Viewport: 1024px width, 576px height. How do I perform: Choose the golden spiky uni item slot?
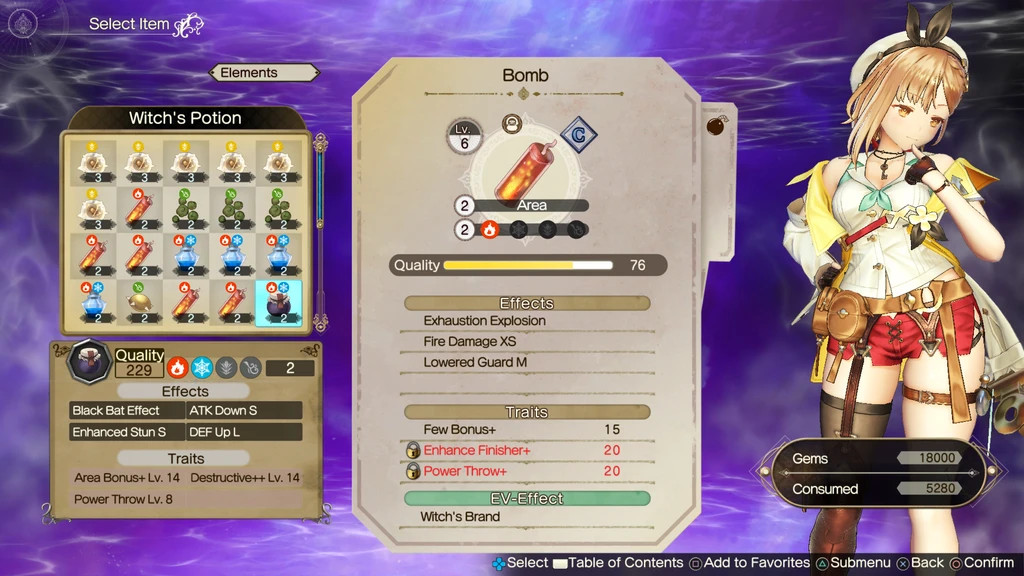click(137, 301)
